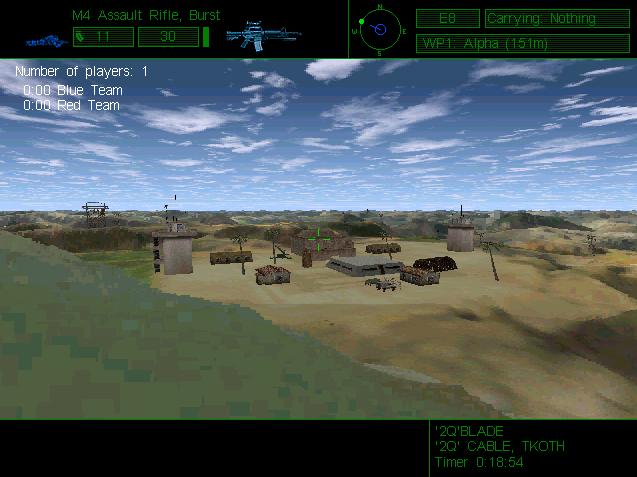
Task: Click the compass radar dial
Action: (x=379, y=28)
